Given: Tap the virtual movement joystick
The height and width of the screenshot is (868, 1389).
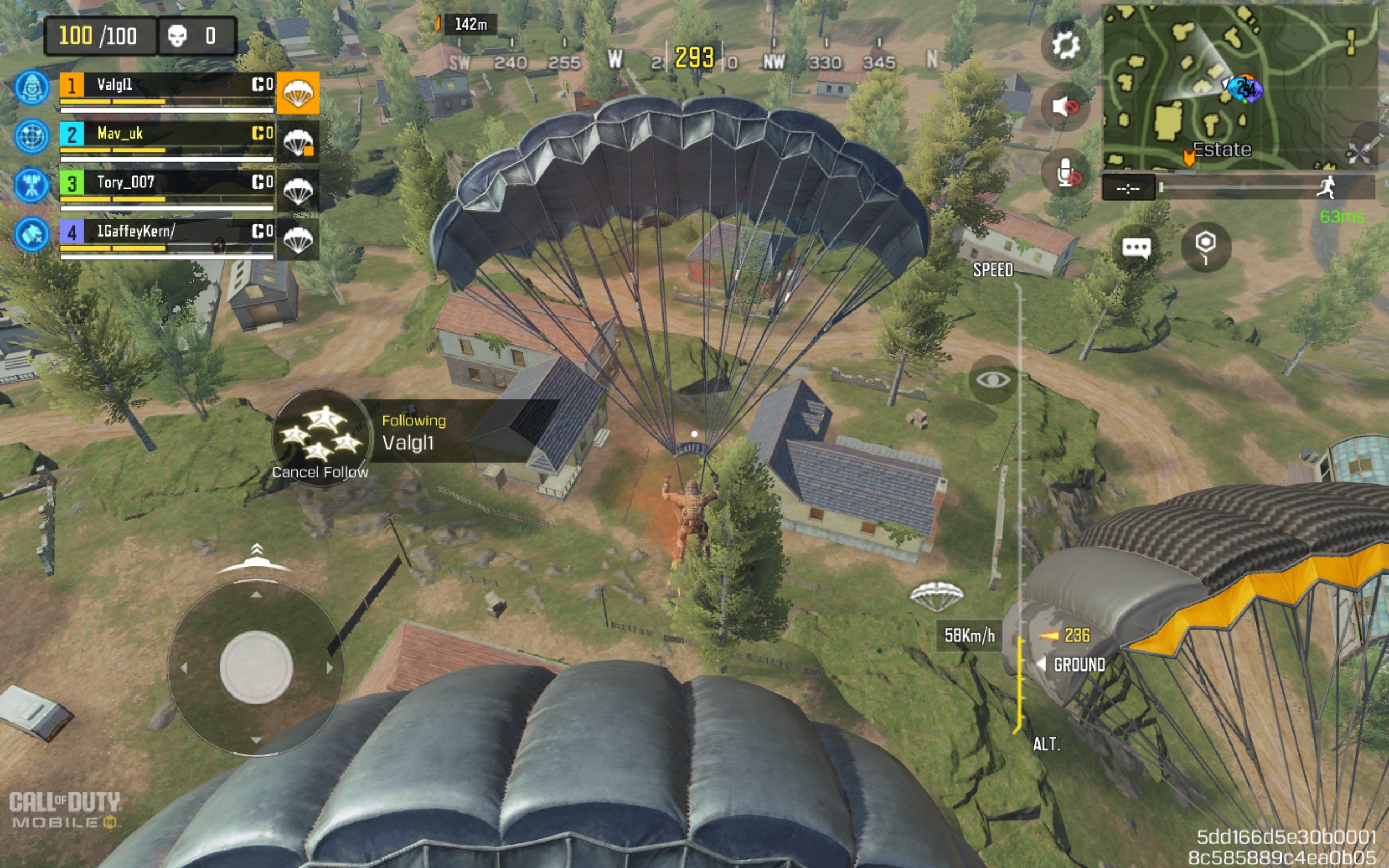Looking at the screenshot, I should 256,667.
